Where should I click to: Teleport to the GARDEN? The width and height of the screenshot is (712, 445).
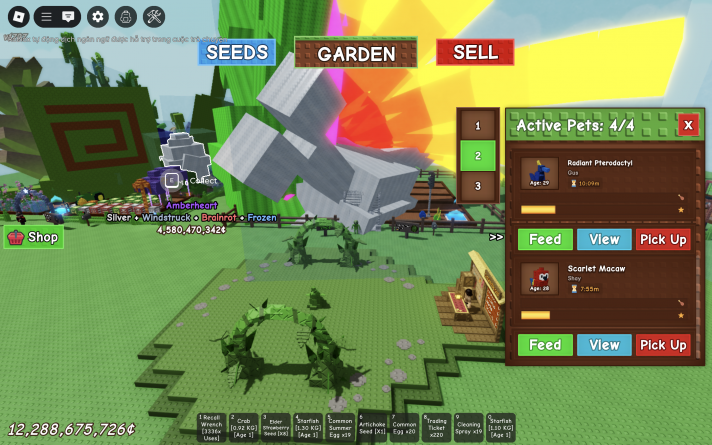click(x=356, y=54)
